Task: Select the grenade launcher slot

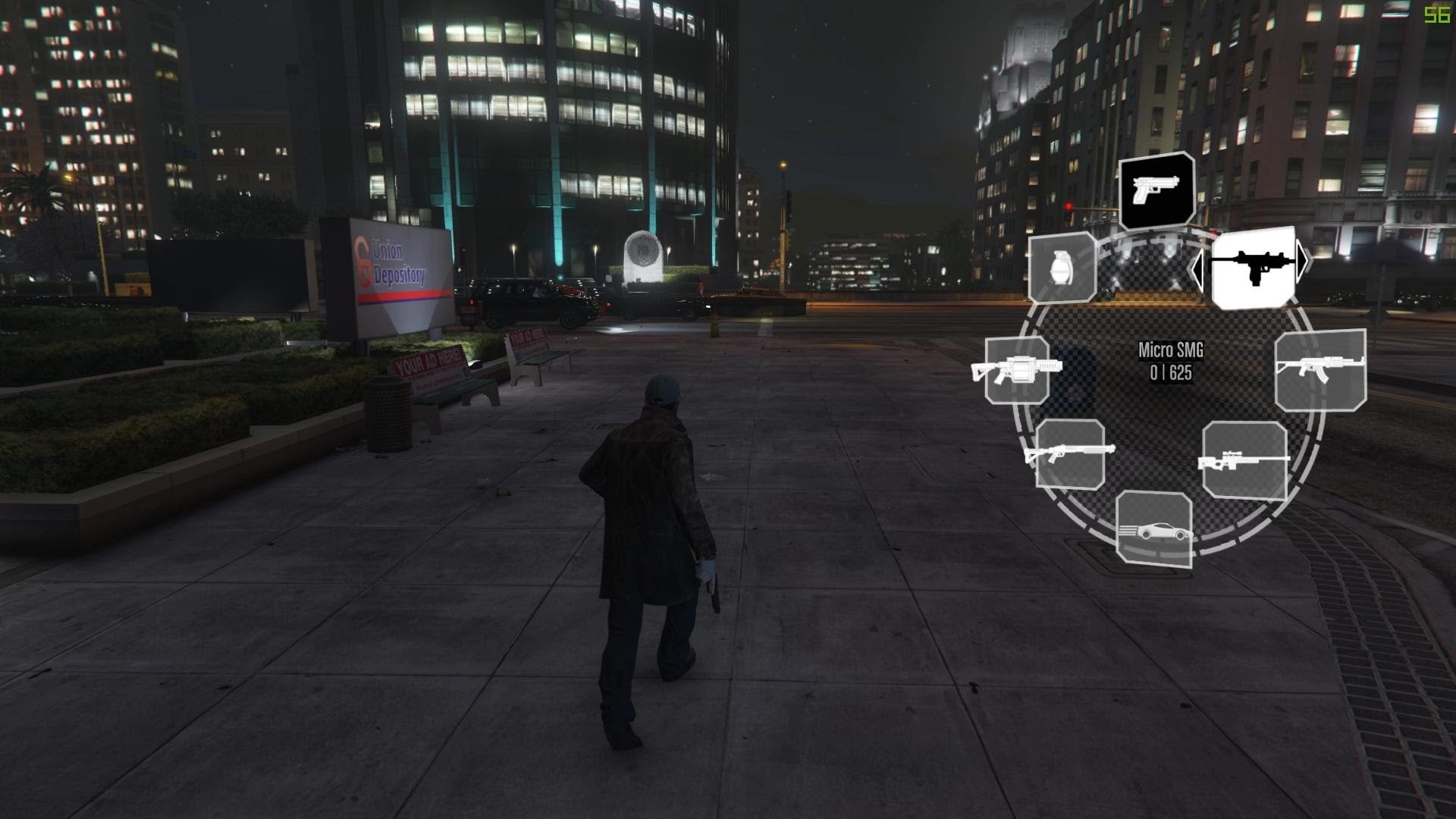Action: (x=1018, y=369)
